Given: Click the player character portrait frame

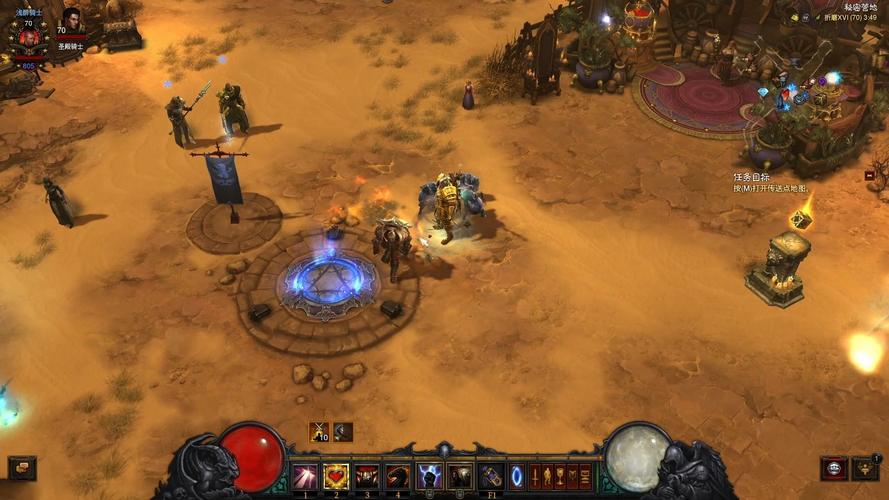Looking at the screenshot, I should pyautogui.click(x=28, y=37).
